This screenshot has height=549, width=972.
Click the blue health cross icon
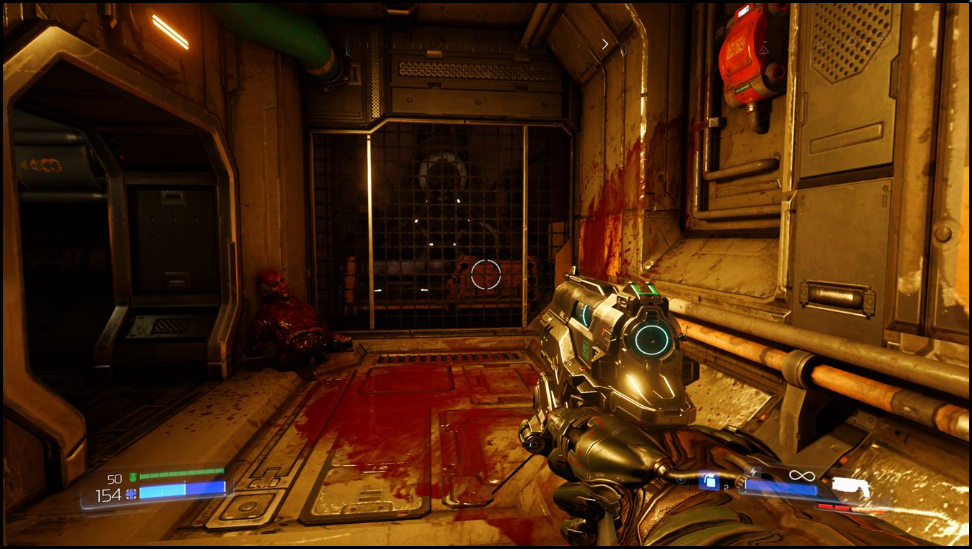tap(131, 494)
